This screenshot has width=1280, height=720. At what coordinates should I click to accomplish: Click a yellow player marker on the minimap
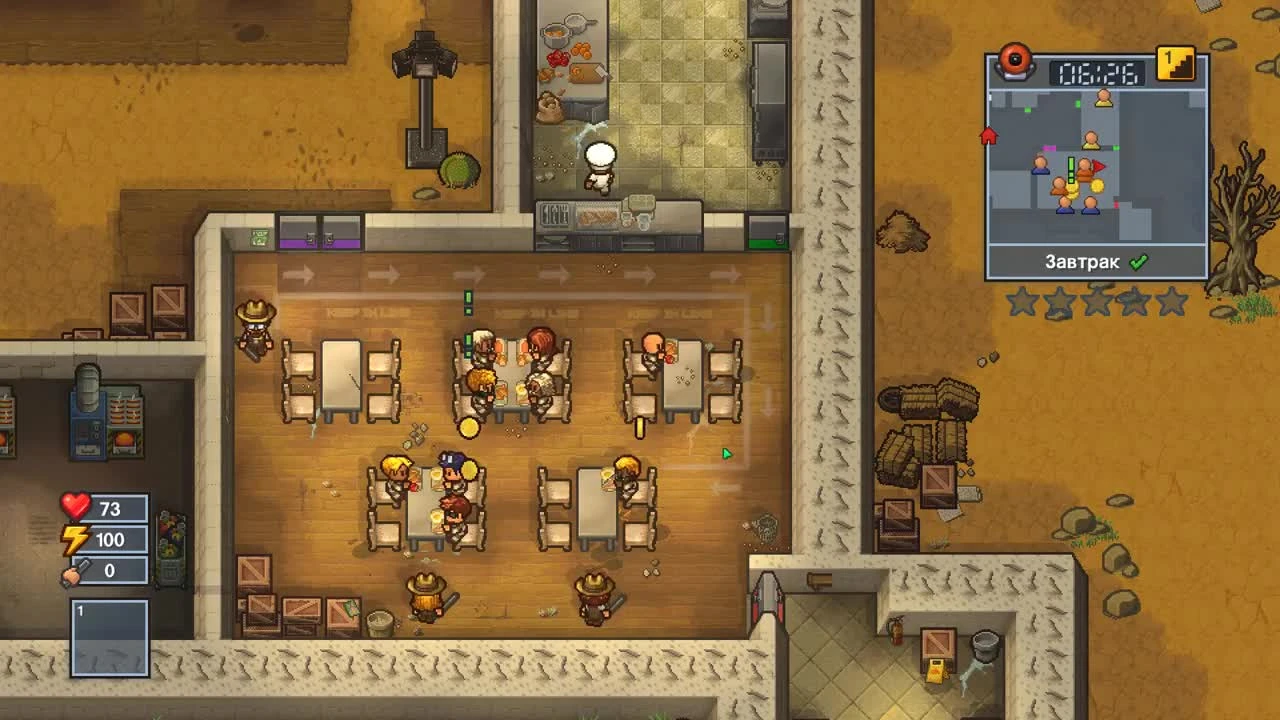1103,99
